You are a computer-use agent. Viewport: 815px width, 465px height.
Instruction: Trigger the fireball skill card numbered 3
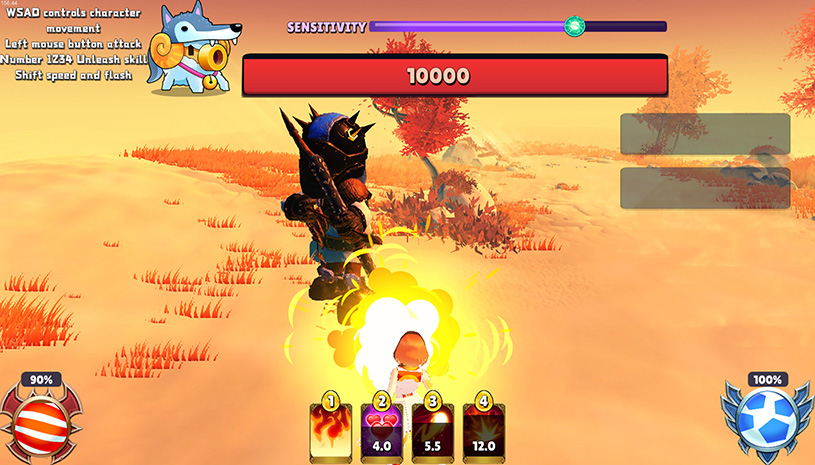click(x=433, y=430)
